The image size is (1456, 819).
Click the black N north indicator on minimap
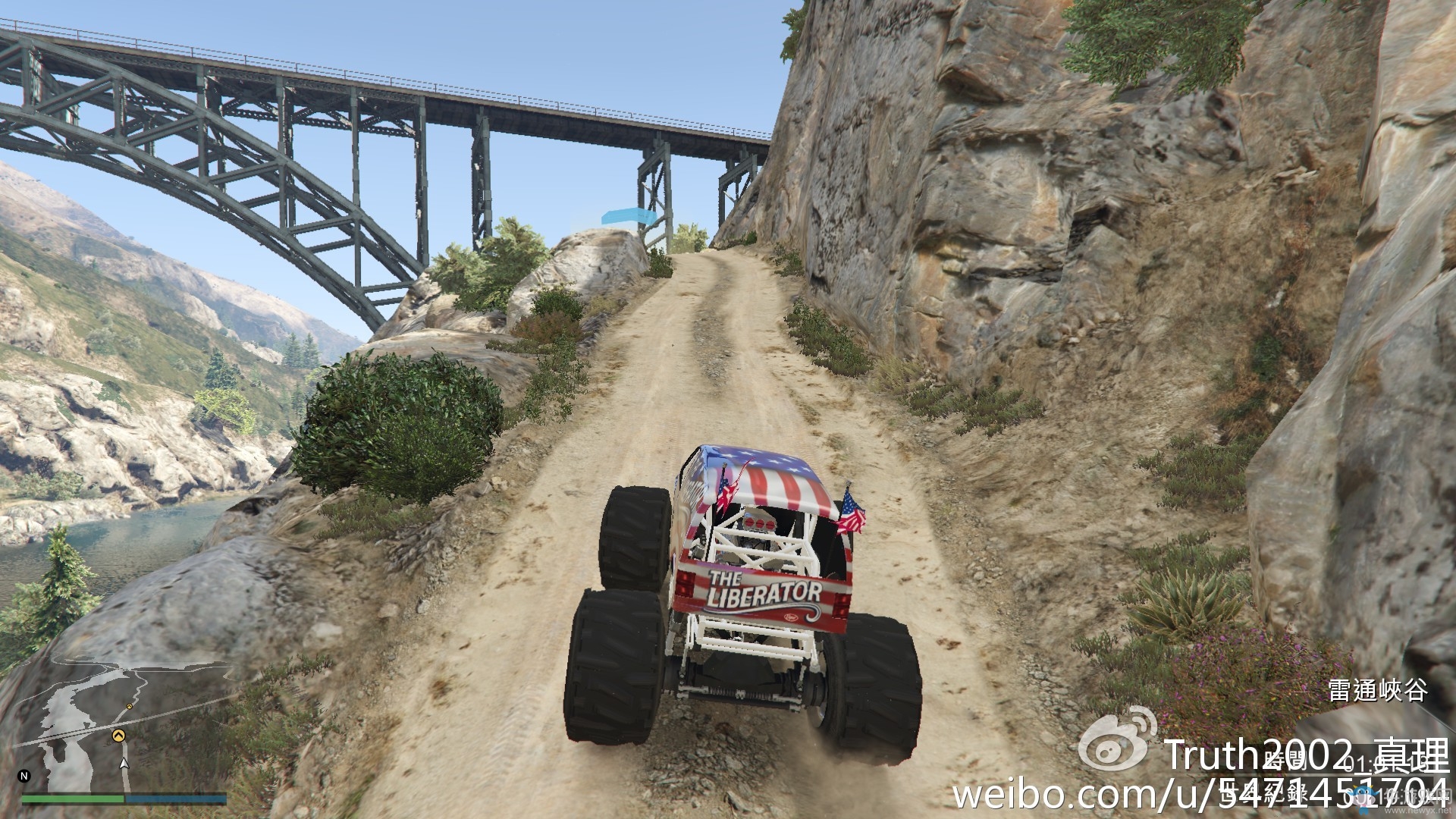[x=24, y=776]
